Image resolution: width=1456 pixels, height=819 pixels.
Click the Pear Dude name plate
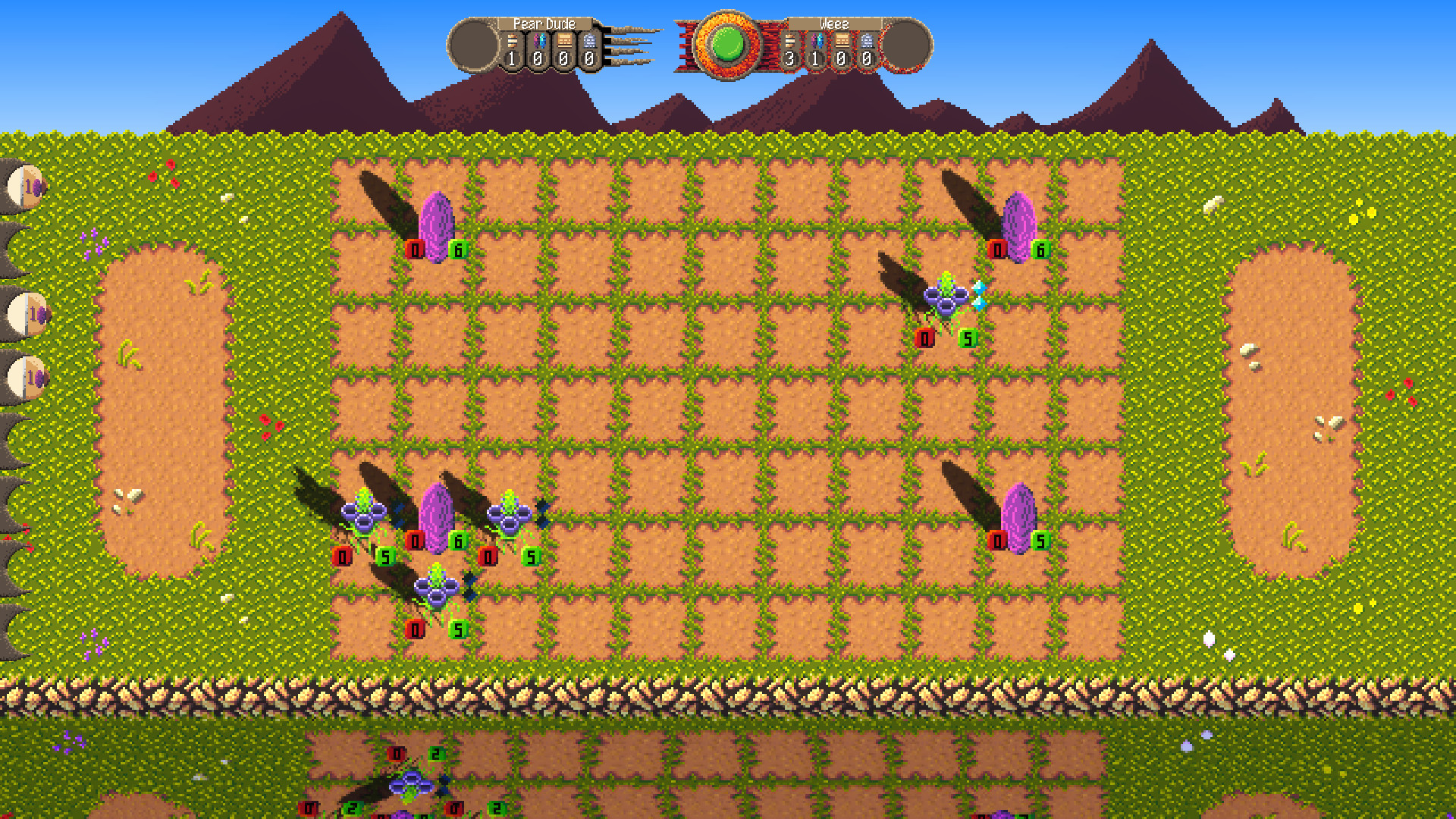tap(544, 24)
